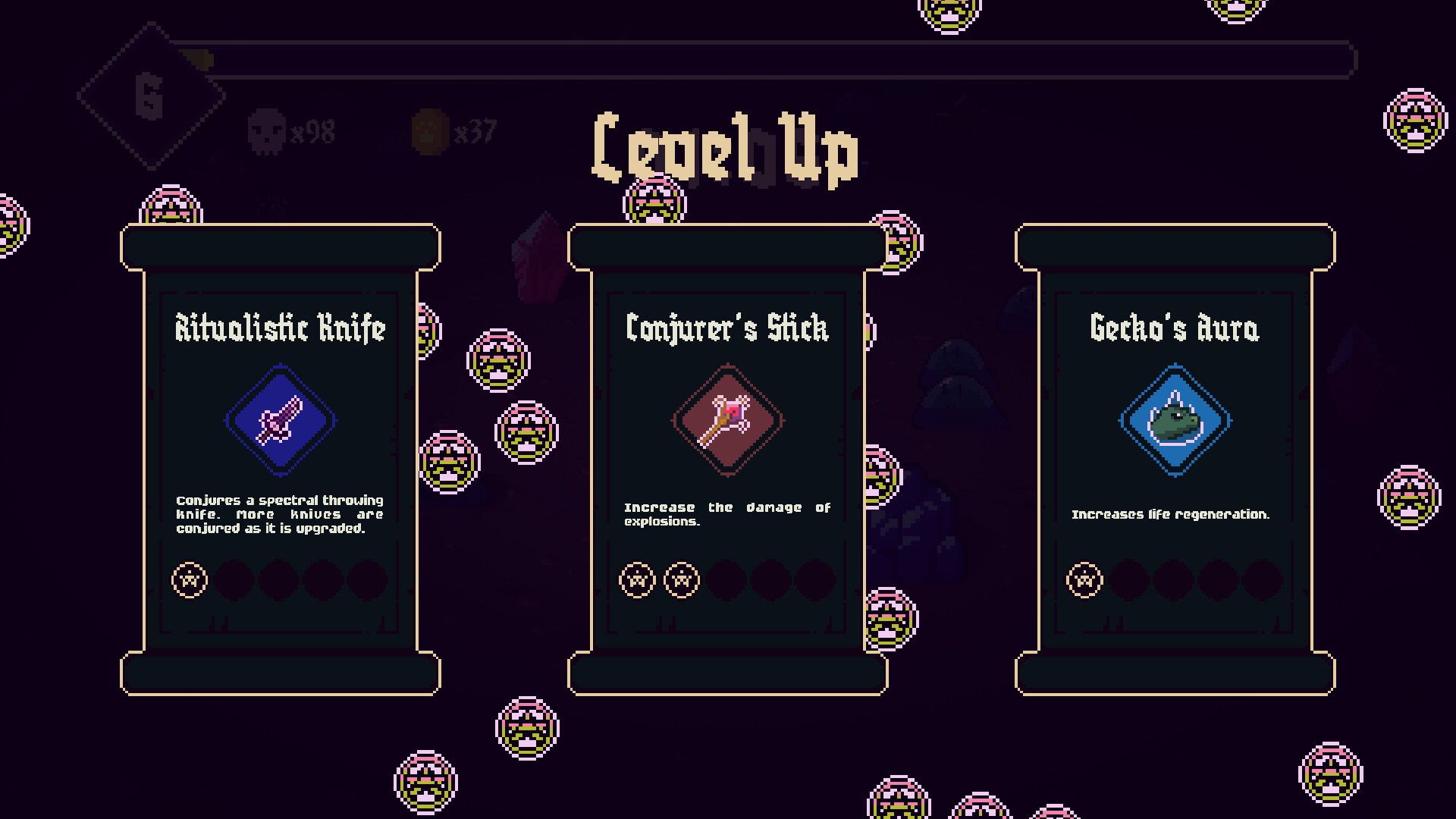Screen dimensions: 1456x819
Task: Click the second crown pip on Conjurer's Stick
Action: (680, 579)
